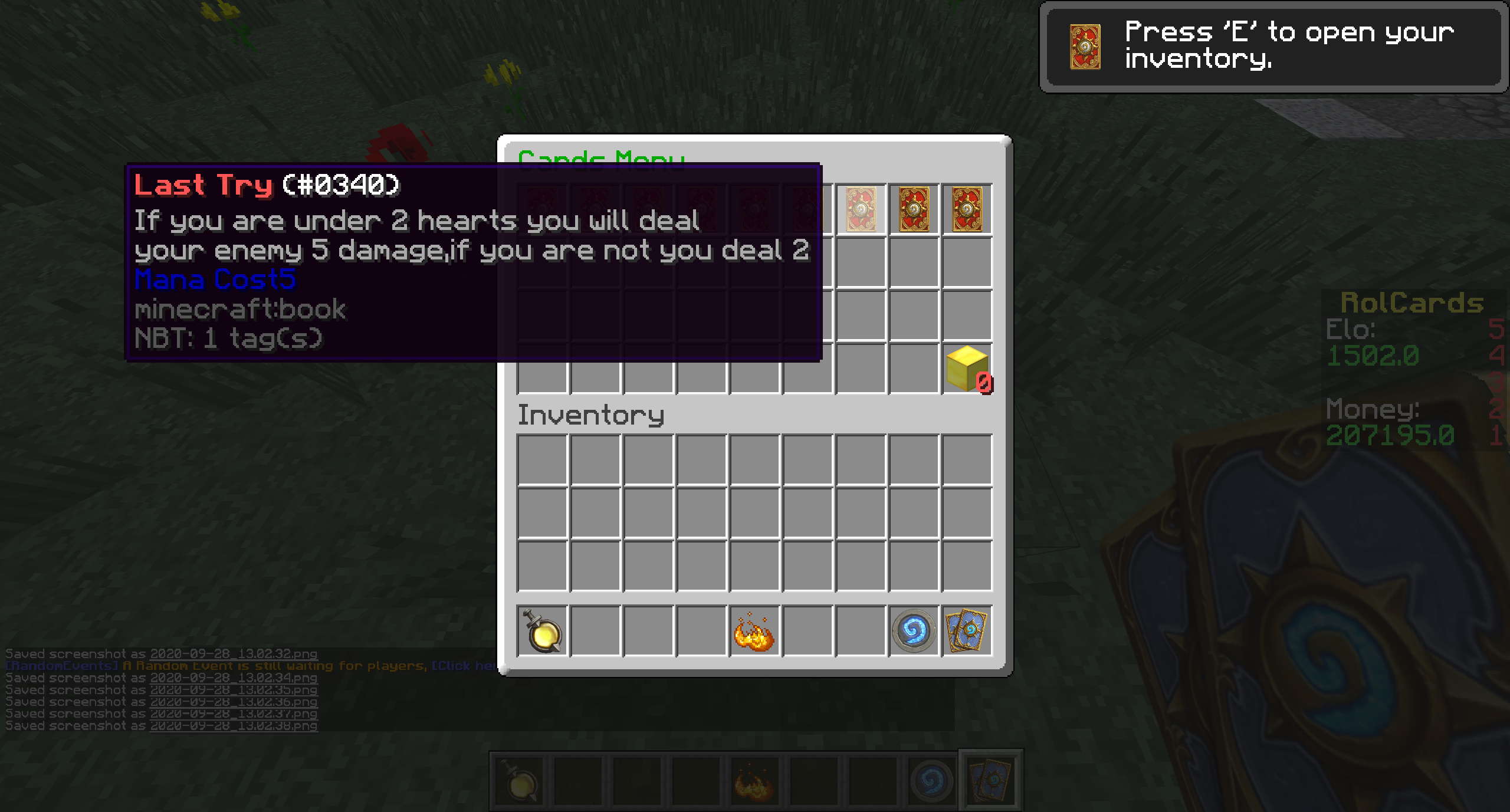
Task: Pick up the yellow orb flask in inventory
Action: pyautogui.click(x=542, y=632)
